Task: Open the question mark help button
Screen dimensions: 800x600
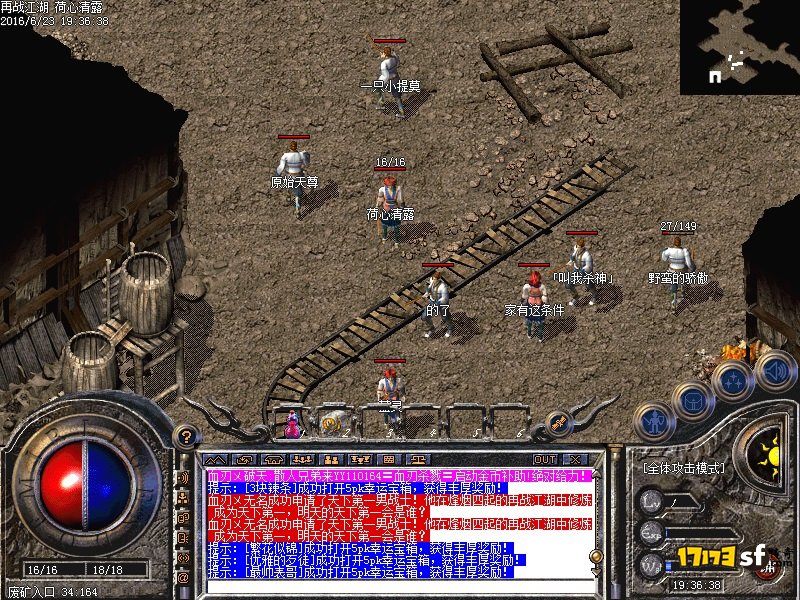Action: coord(184,436)
